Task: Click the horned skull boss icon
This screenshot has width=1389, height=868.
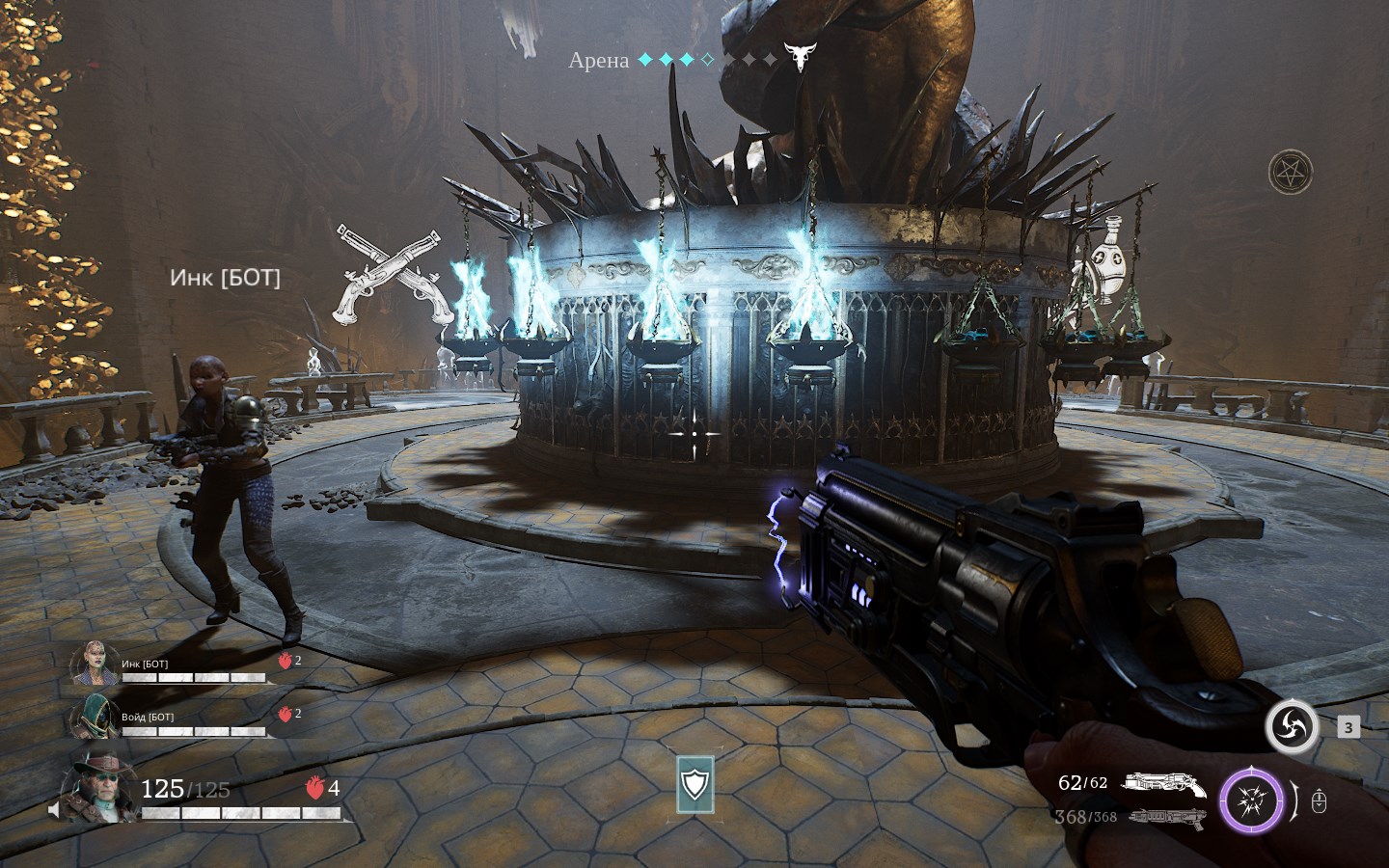Action: click(798, 58)
